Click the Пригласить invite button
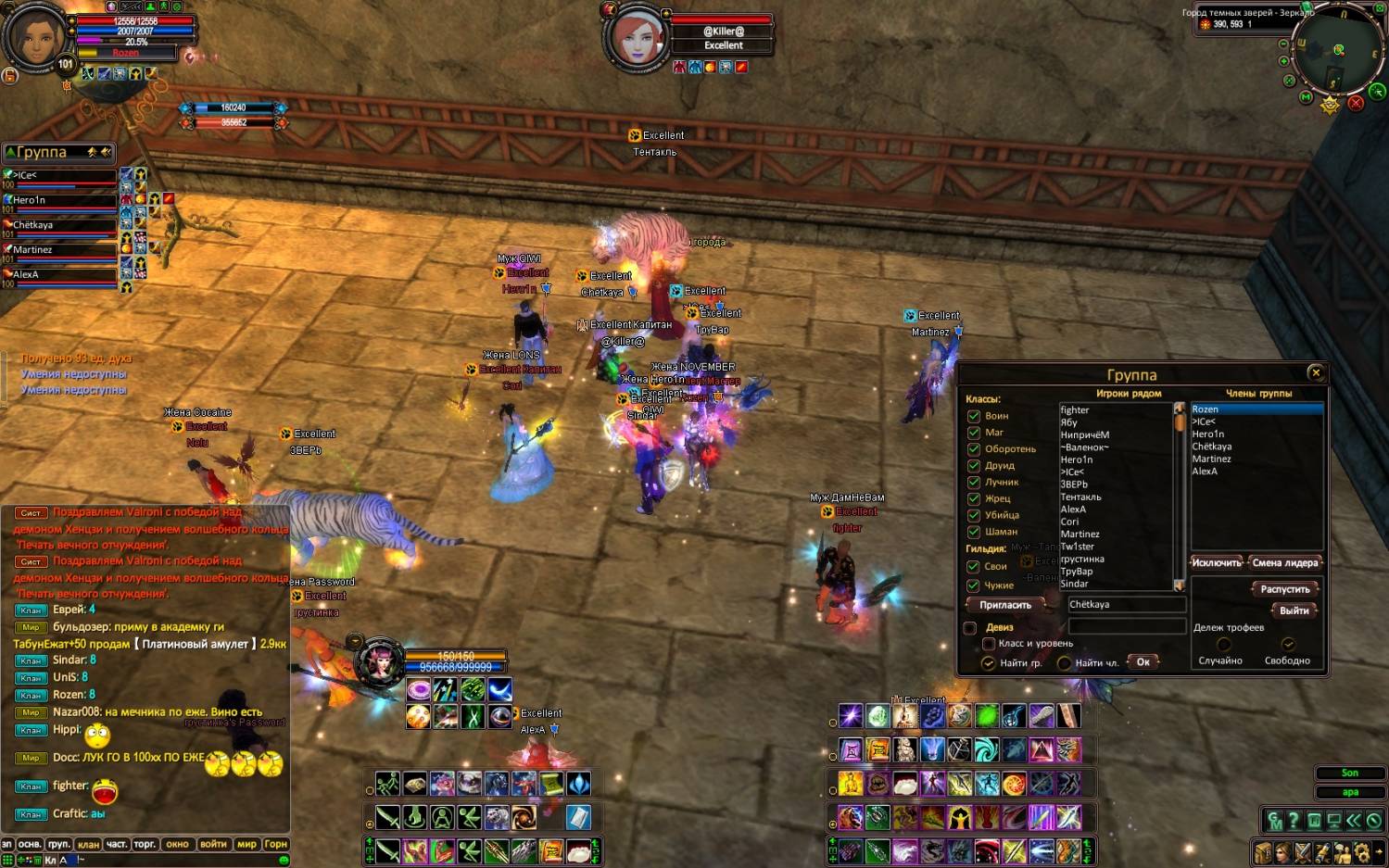 point(1005,605)
